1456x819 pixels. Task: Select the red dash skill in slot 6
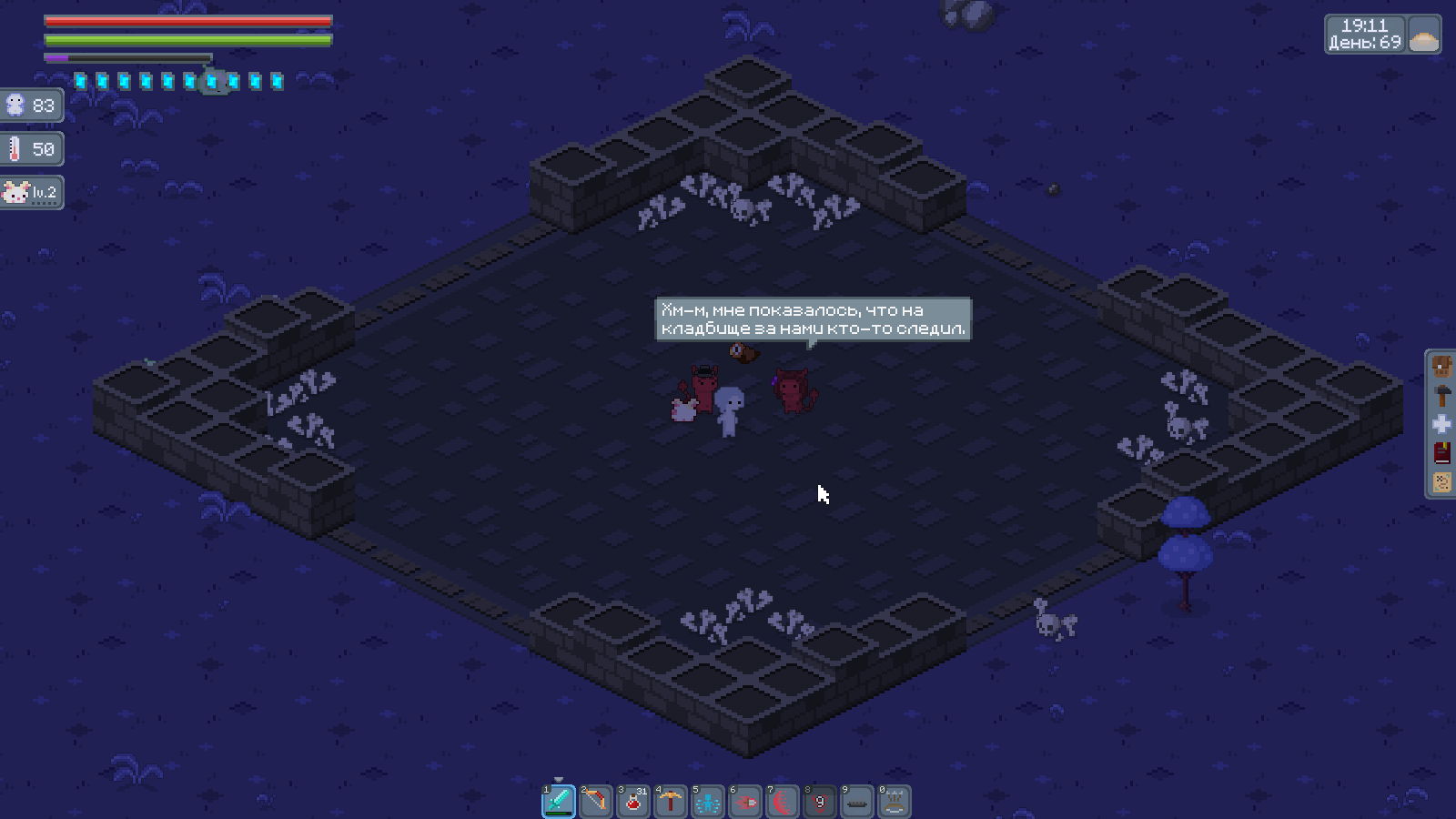745,802
